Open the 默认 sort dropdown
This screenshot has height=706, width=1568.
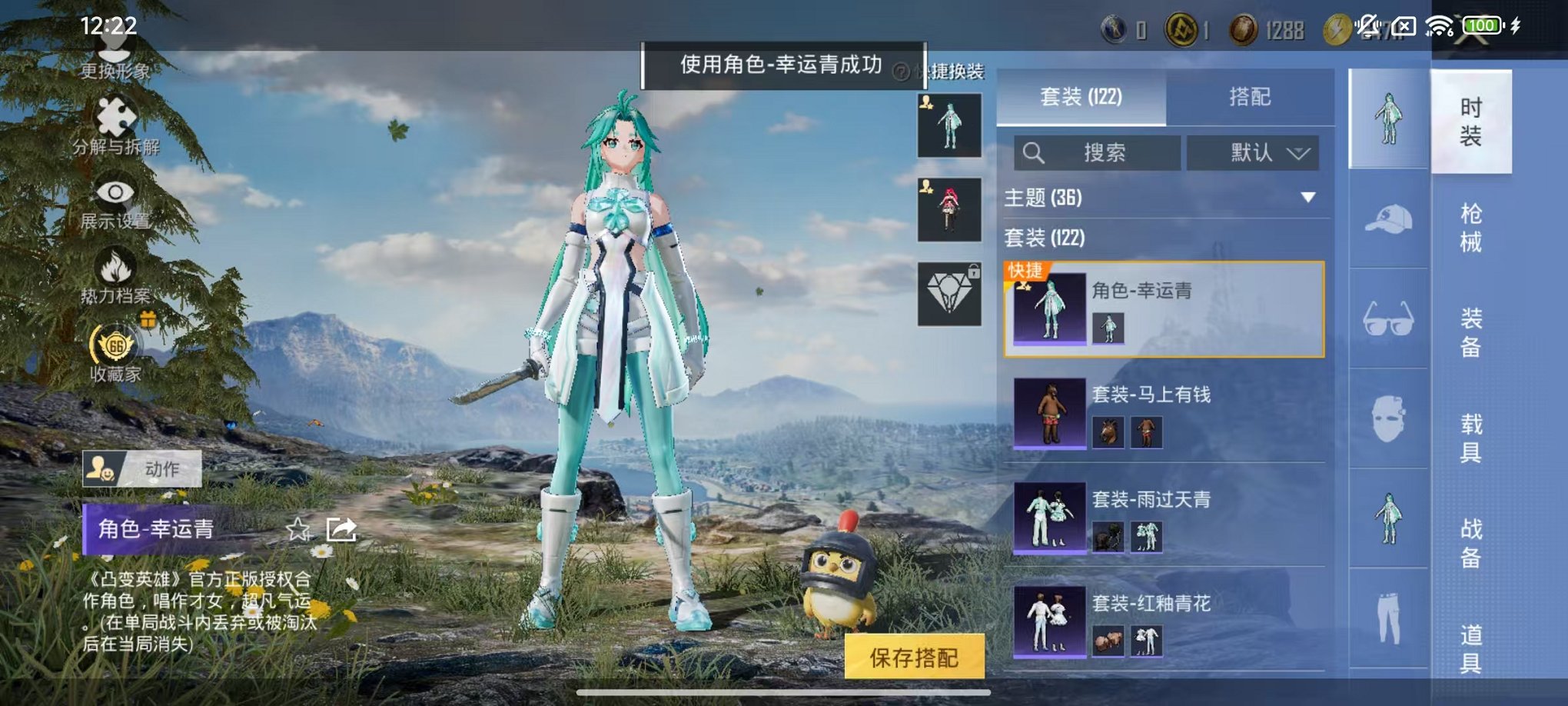click(x=1253, y=152)
